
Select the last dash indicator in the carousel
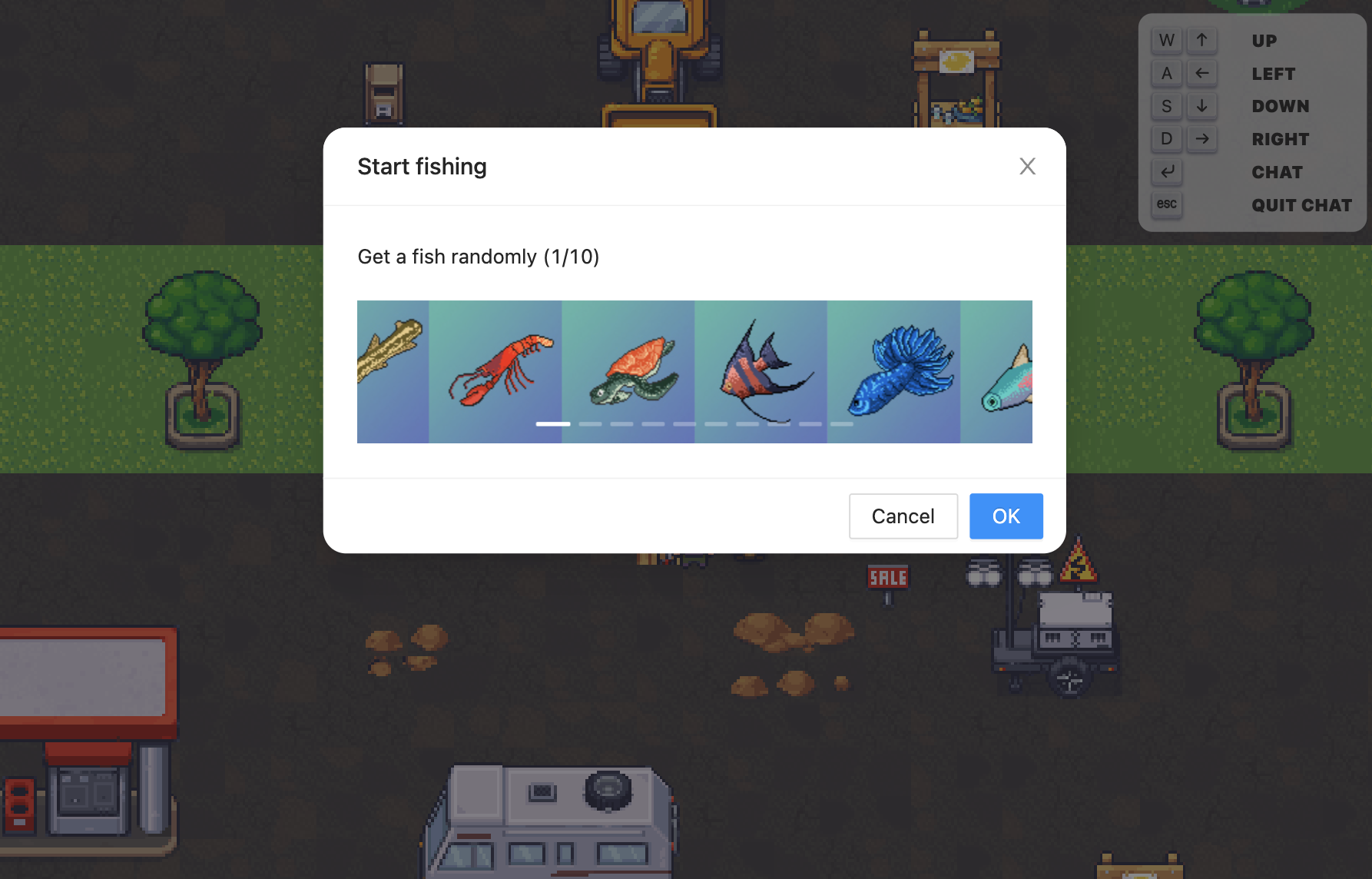pos(843,423)
